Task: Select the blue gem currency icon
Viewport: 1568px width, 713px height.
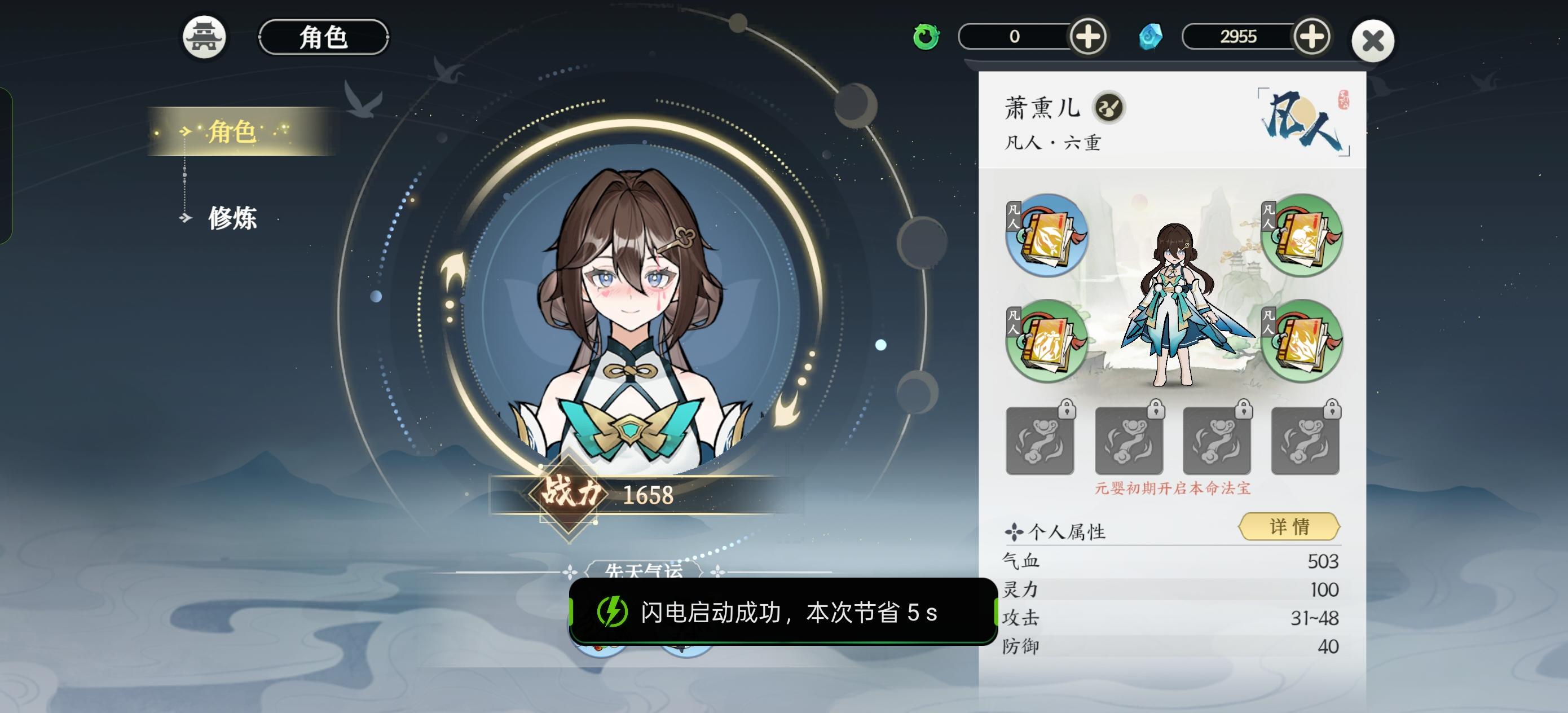Action: pos(1151,38)
